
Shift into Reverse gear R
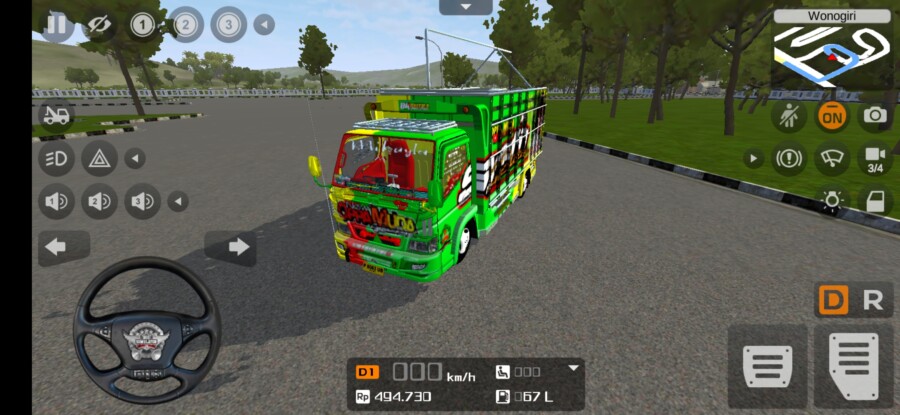coord(873,300)
